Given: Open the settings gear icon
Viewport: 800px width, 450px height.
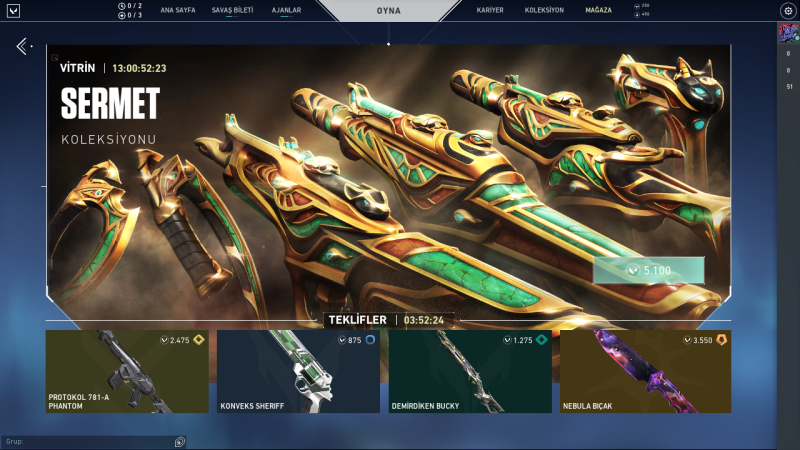Looking at the screenshot, I should [x=787, y=10].
